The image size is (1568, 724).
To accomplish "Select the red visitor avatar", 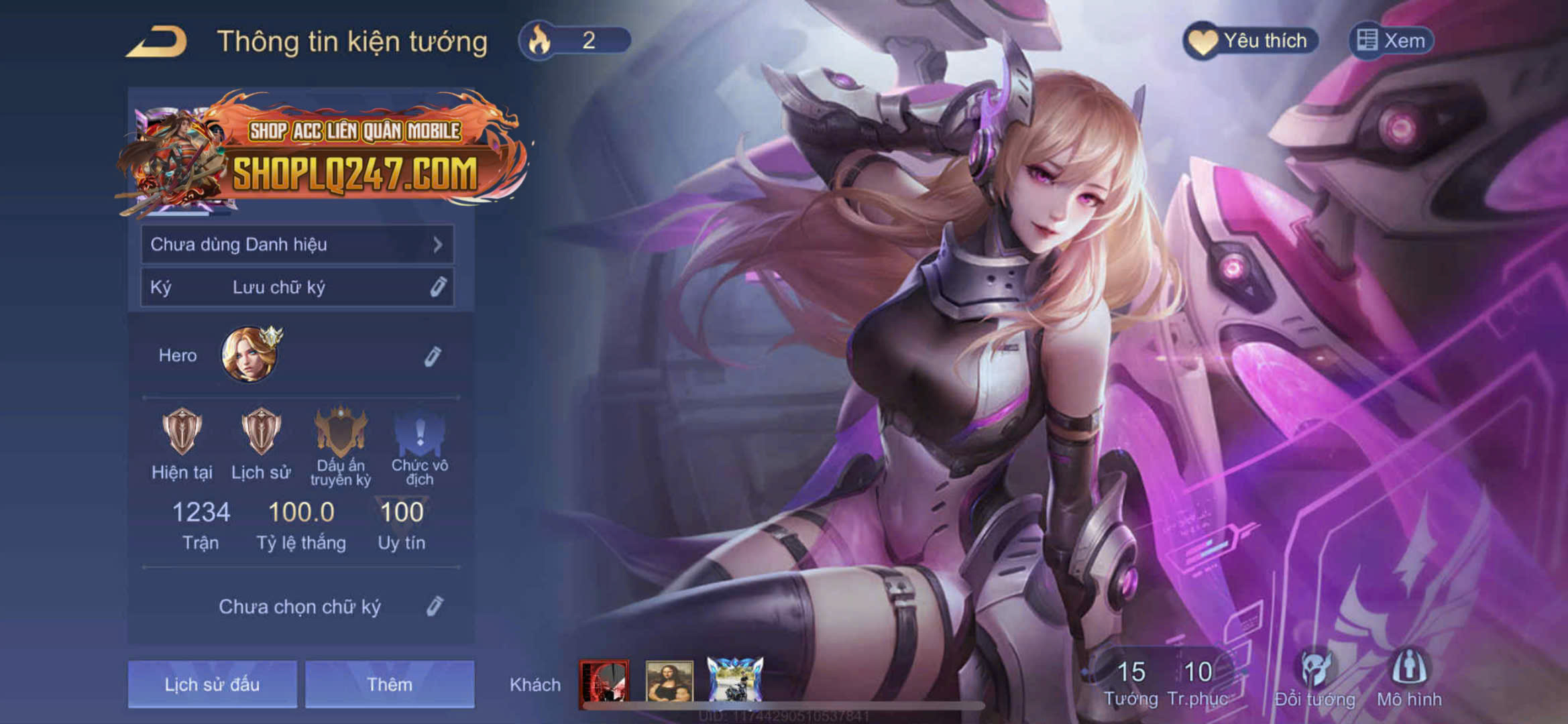I will (x=604, y=682).
